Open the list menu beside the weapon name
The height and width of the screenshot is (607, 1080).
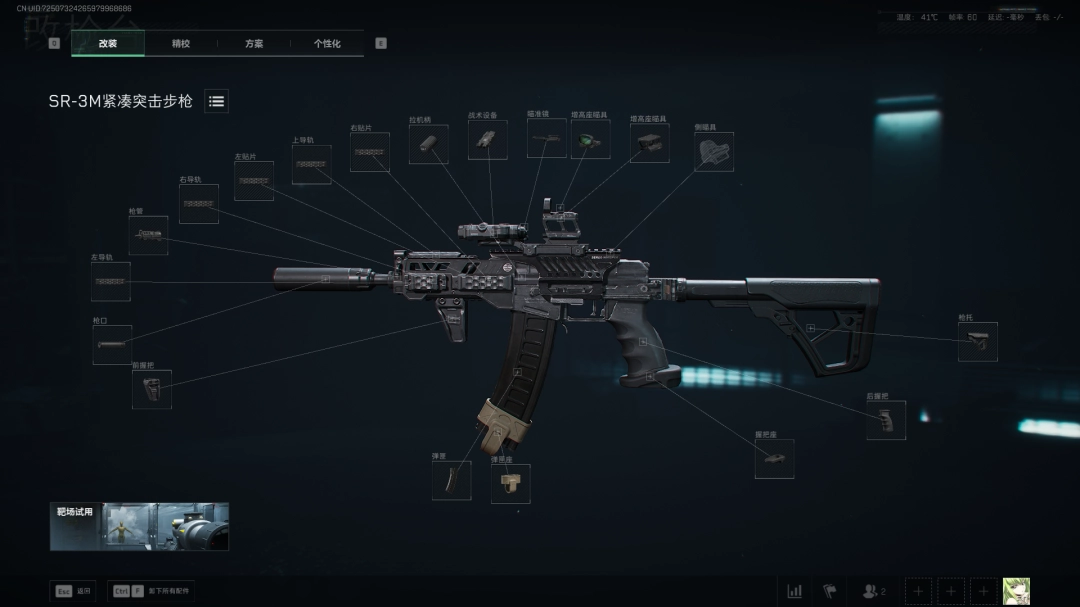[x=217, y=101]
